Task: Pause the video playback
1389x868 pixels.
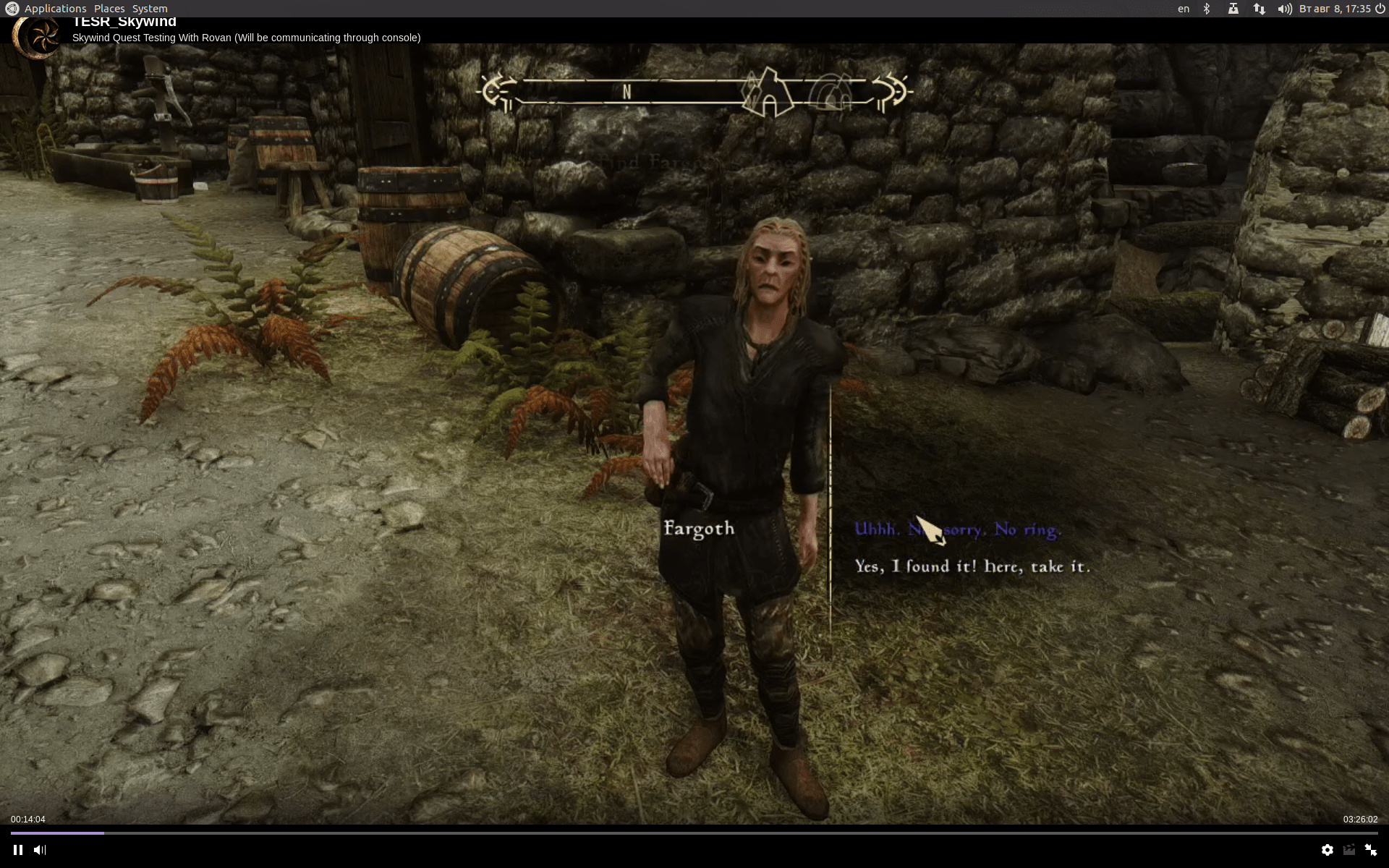Action: pyautogui.click(x=18, y=851)
